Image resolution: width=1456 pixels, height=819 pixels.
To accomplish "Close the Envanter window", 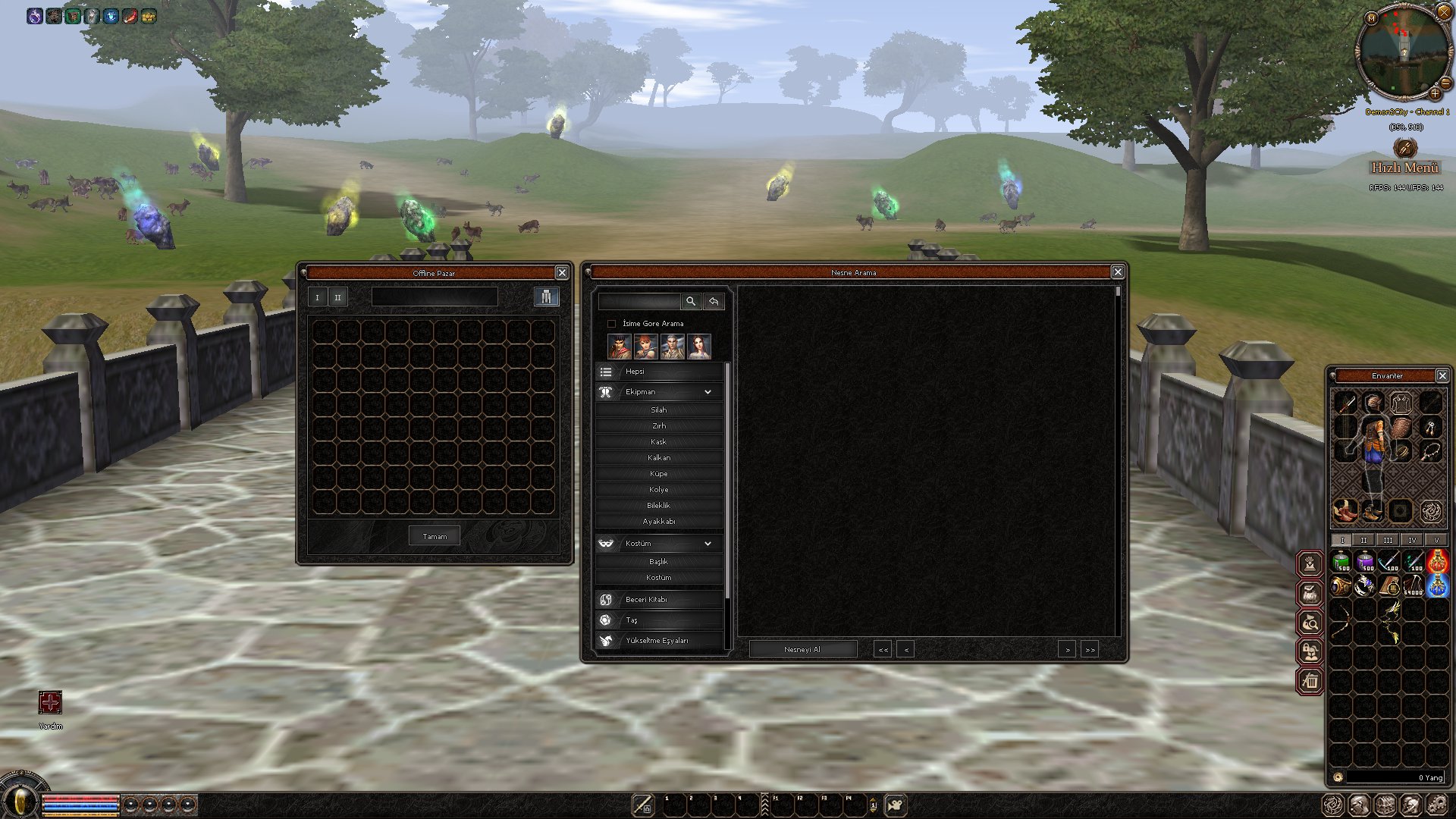I will (1442, 376).
